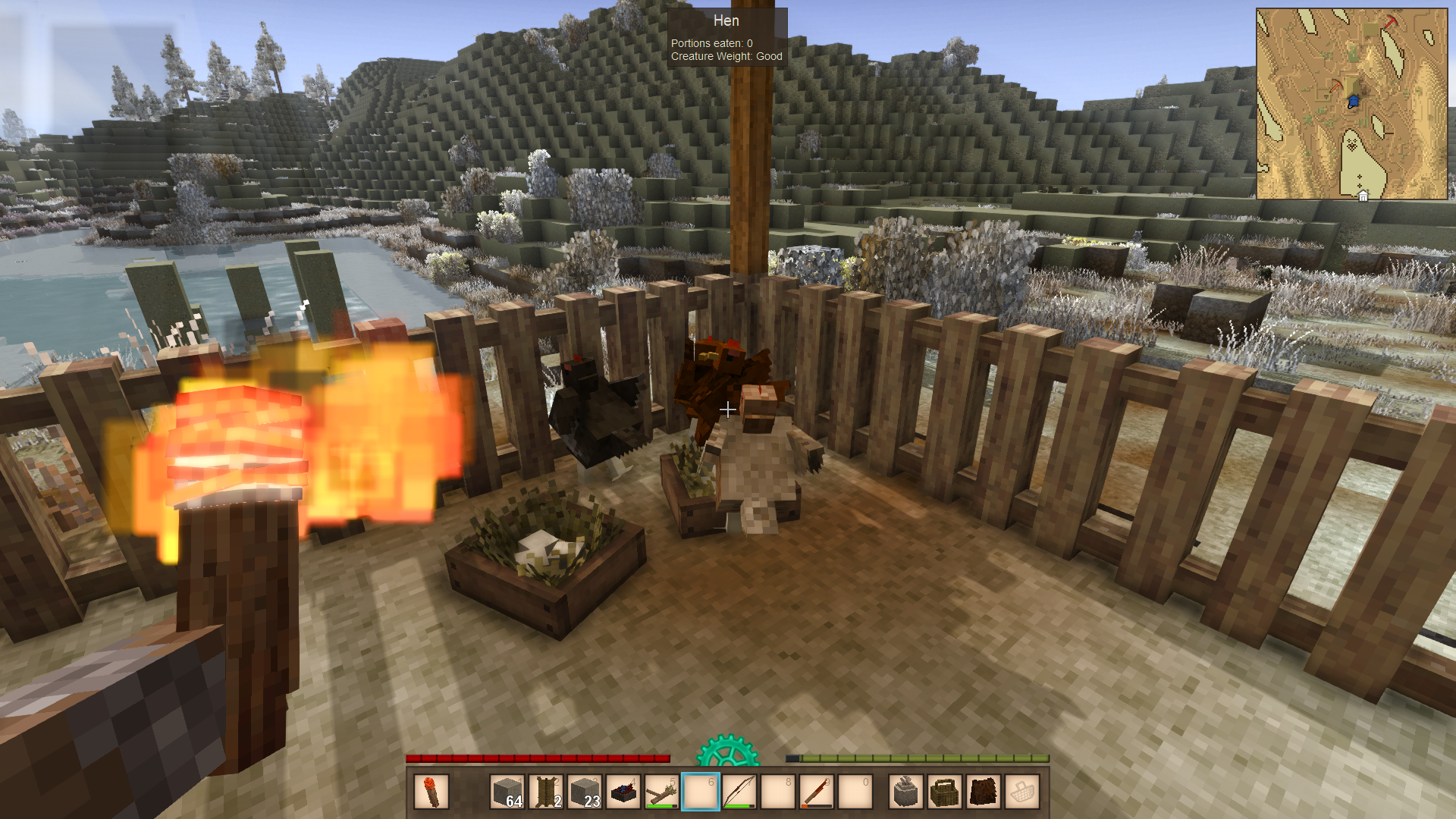The width and height of the screenshot is (1456, 819).
Task: Open the minimap
Action: point(1351,104)
